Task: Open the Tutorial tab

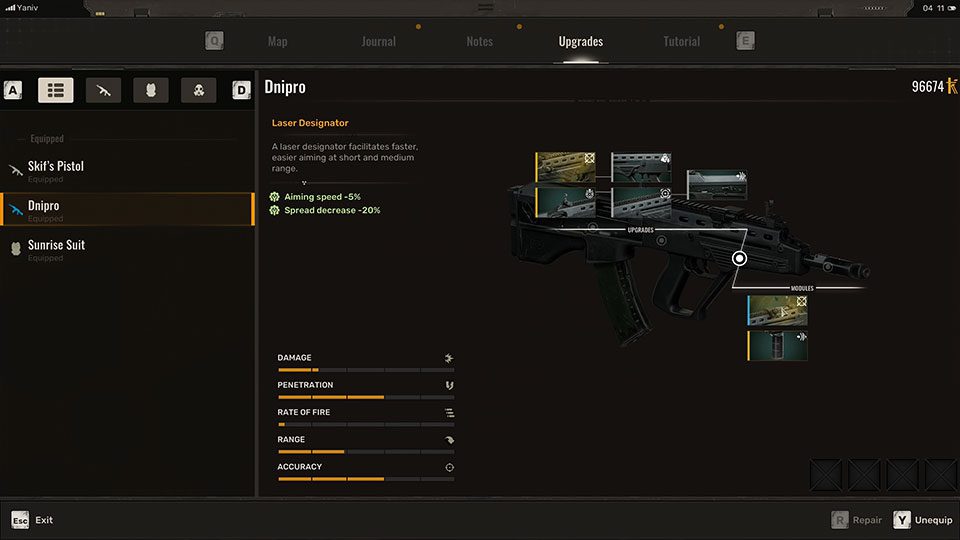Action: point(681,42)
